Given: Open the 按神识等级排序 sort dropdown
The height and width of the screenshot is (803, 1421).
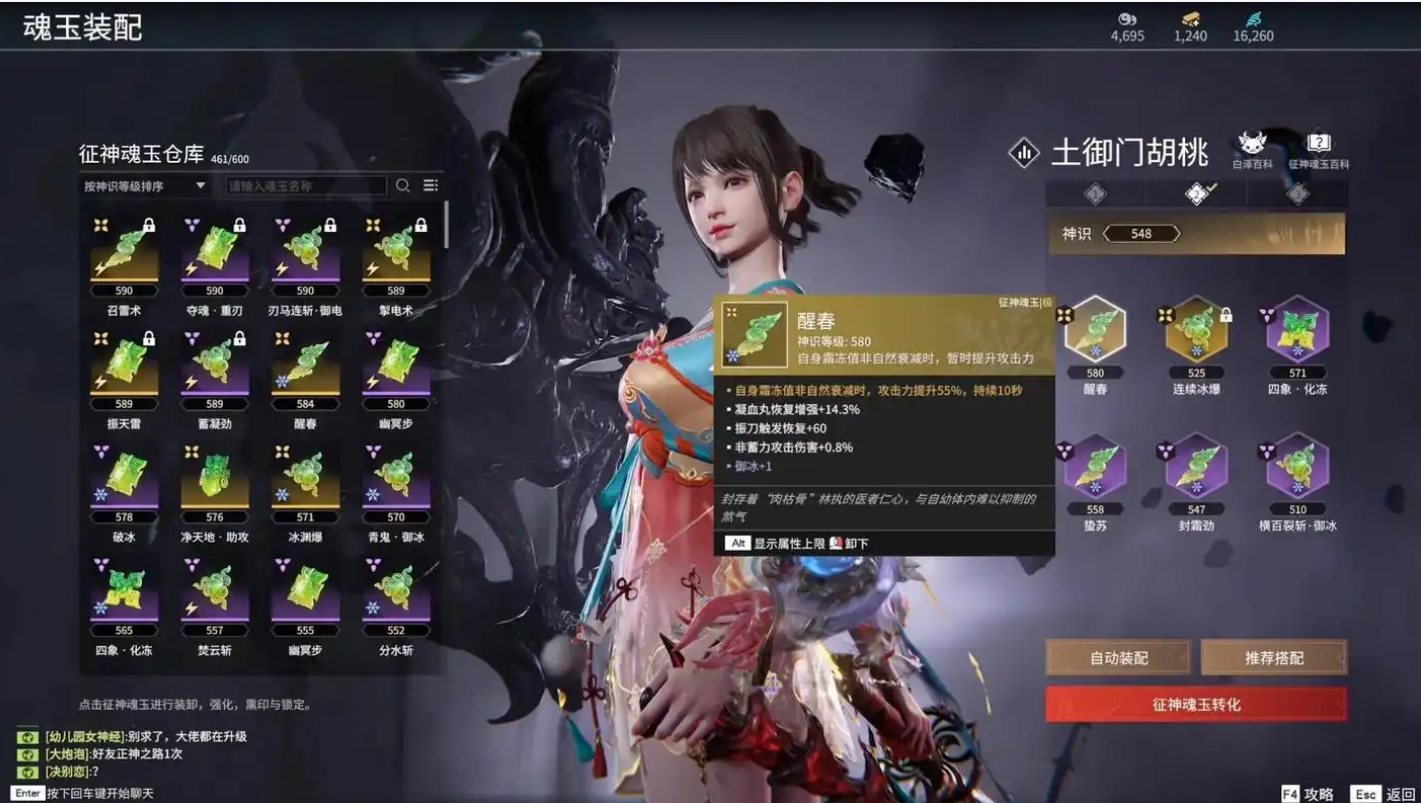Looking at the screenshot, I should point(144,186).
